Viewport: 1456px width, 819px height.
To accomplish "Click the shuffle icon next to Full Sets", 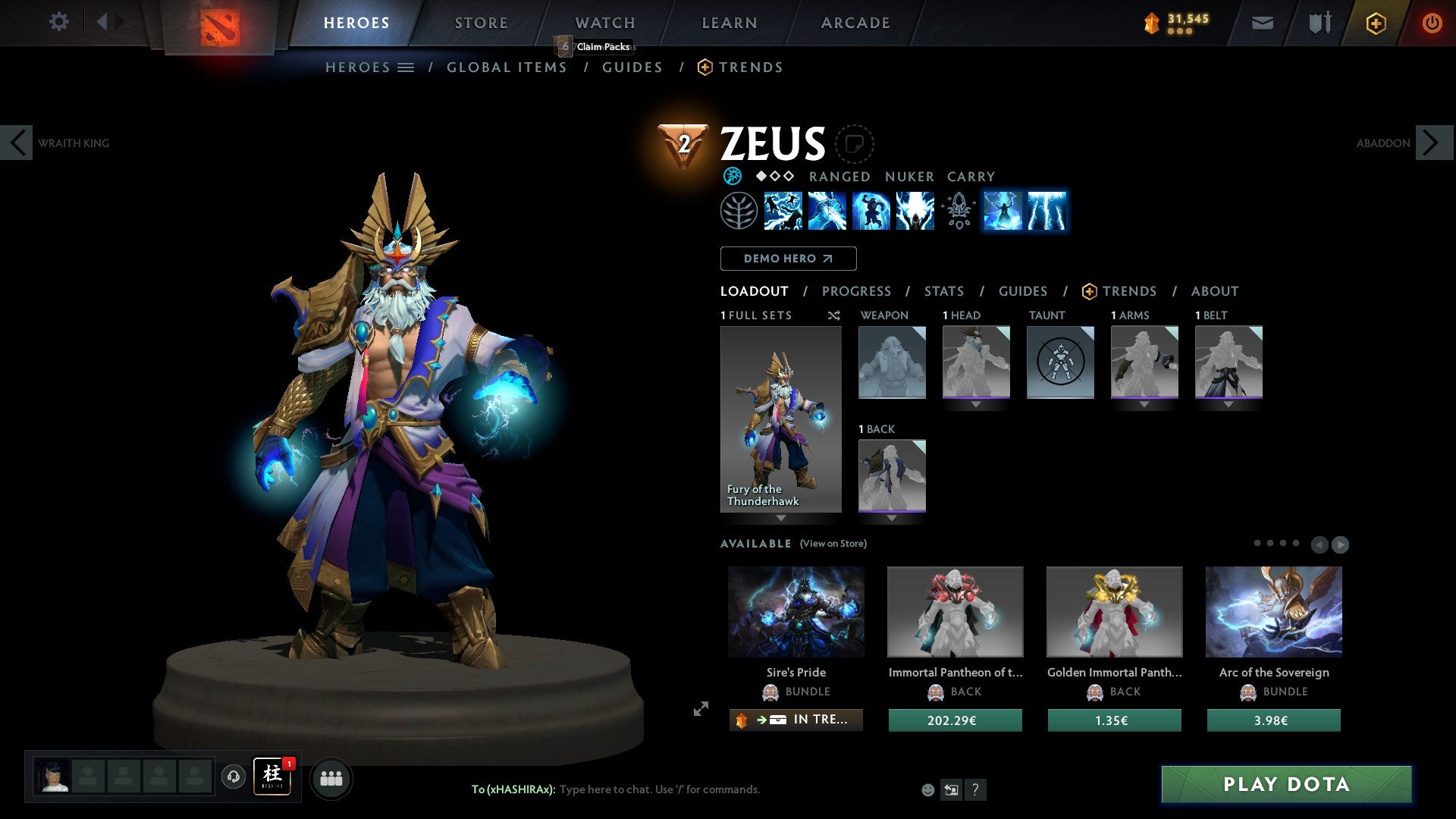I will tap(834, 315).
